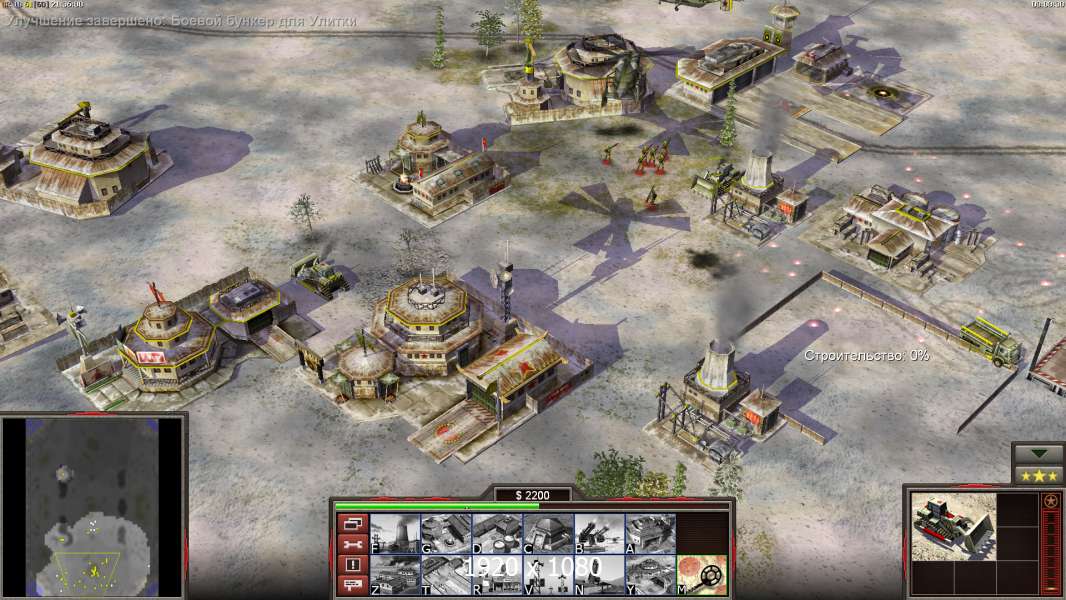
Task: Build the airfield structure marked T
Action: coord(446,574)
